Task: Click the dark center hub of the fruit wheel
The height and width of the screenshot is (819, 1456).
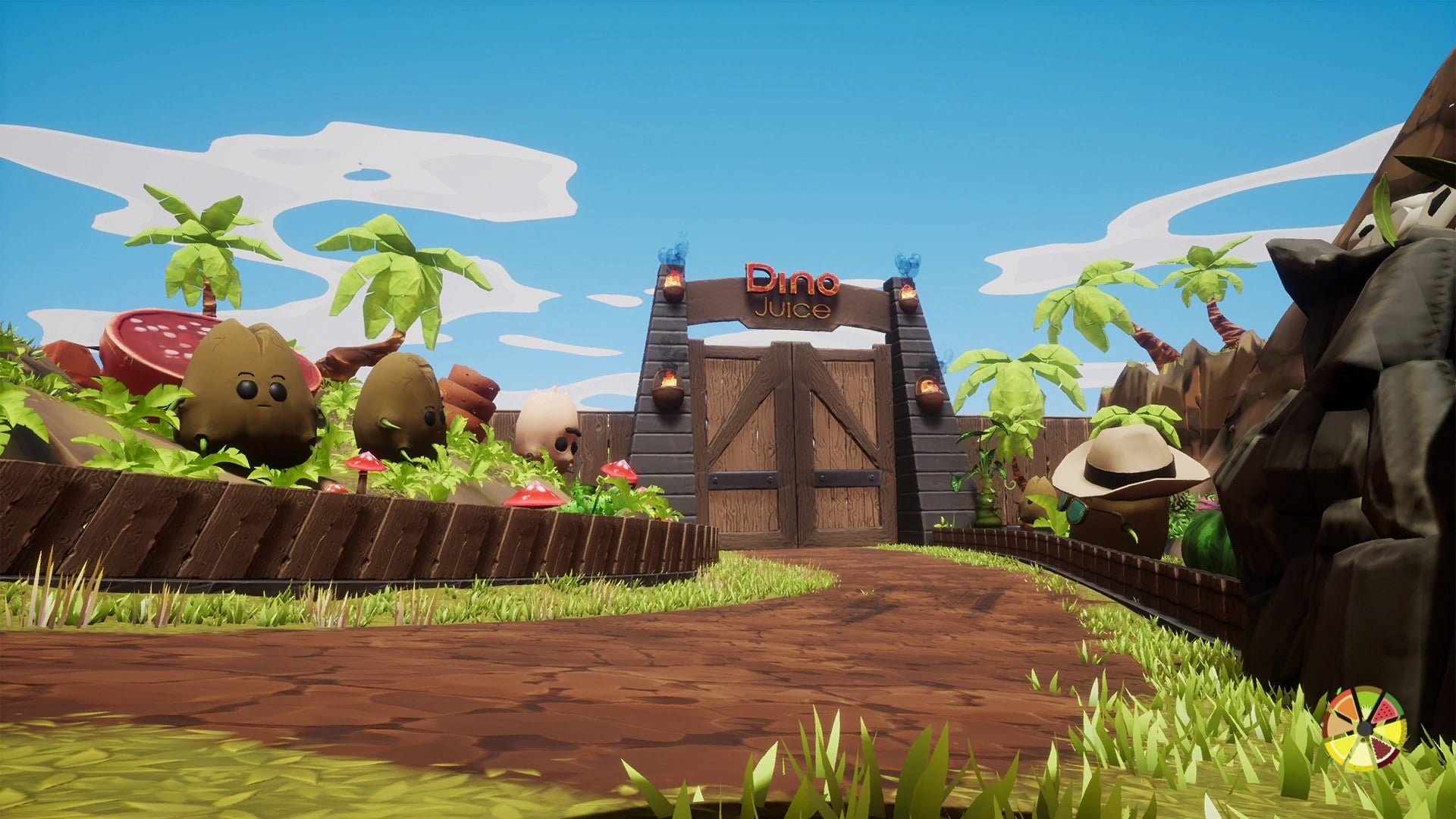Action: tap(1365, 729)
